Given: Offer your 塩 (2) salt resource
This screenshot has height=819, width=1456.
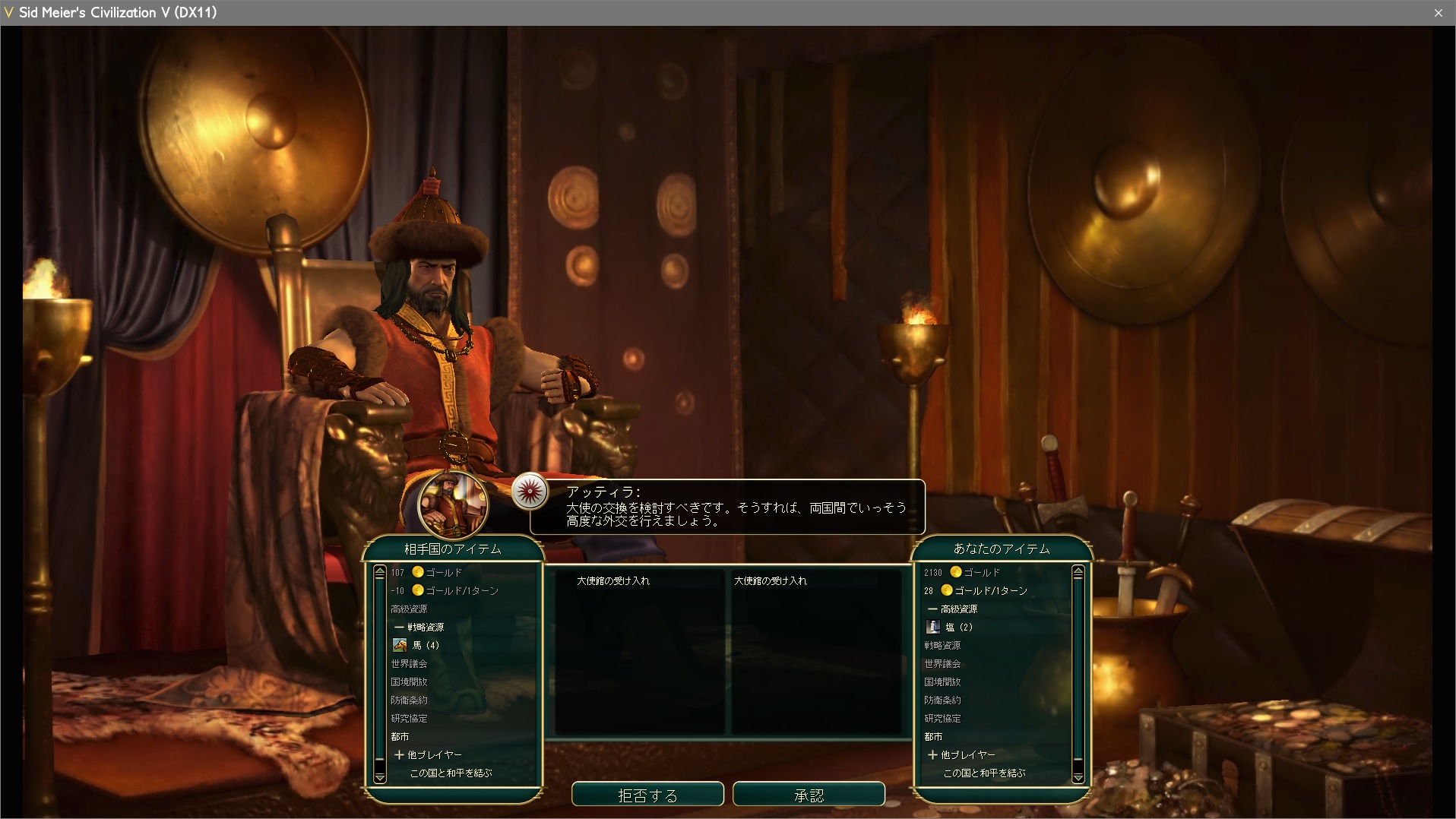Looking at the screenshot, I should [x=958, y=627].
